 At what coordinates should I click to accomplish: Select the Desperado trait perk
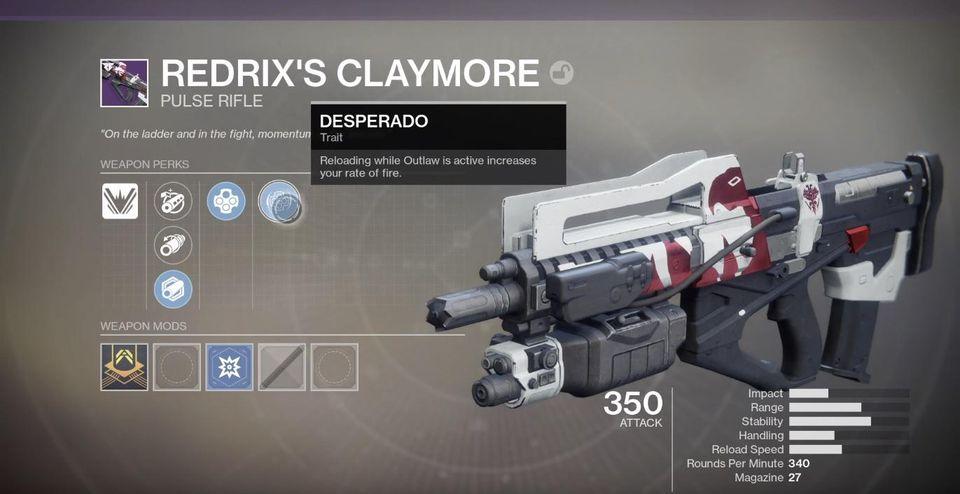tap(279, 202)
